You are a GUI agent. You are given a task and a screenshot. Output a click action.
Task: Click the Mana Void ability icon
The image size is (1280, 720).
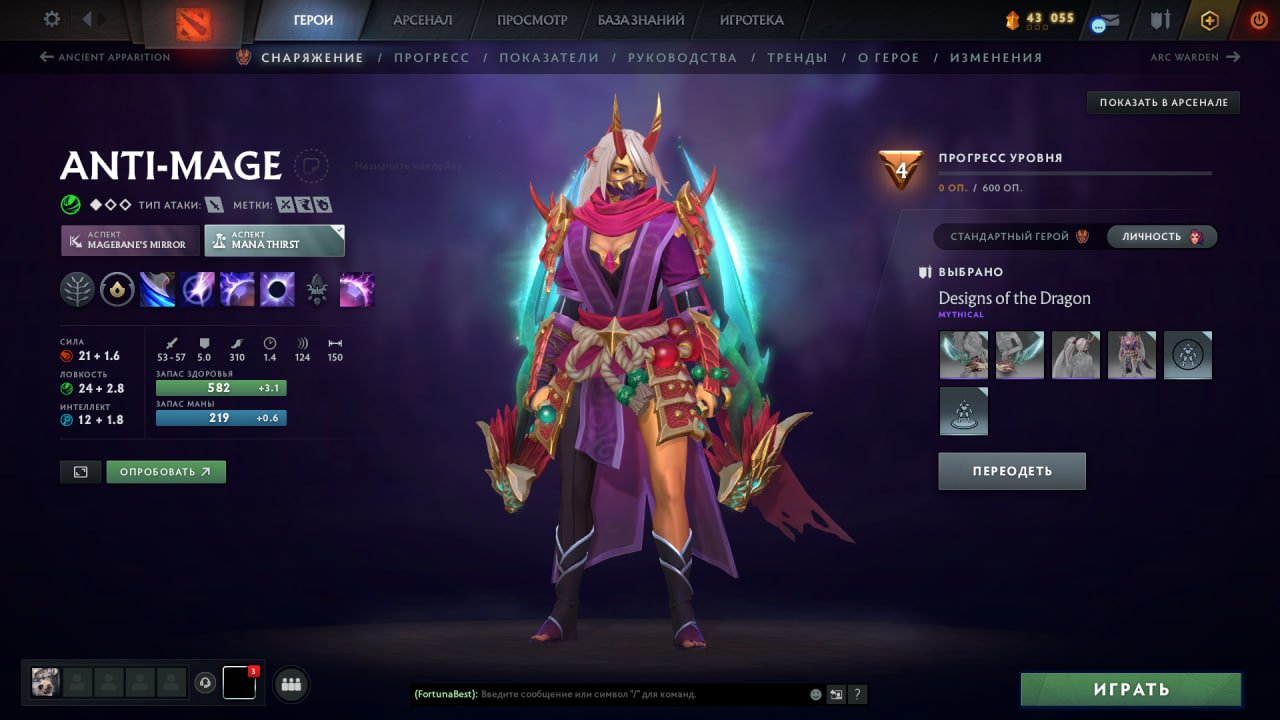tap(278, 290)
